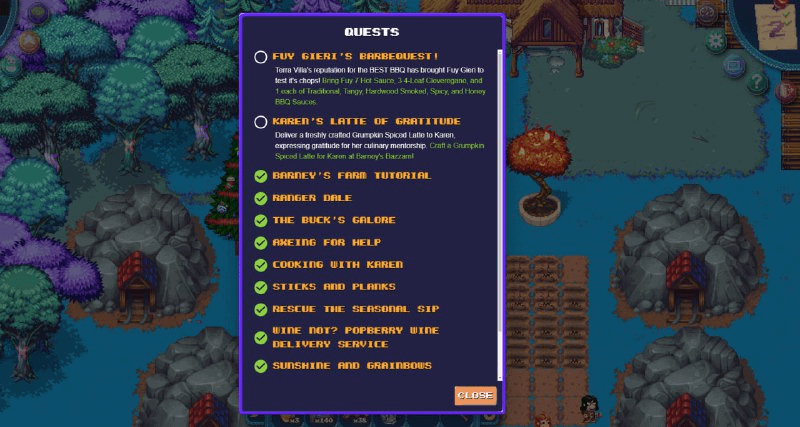This screenshot has height=427, width=800.
Task: Select Wine Not? Popberry Wine Delivery Service quest
Action: pyautogui.click(x=355, y=337)
